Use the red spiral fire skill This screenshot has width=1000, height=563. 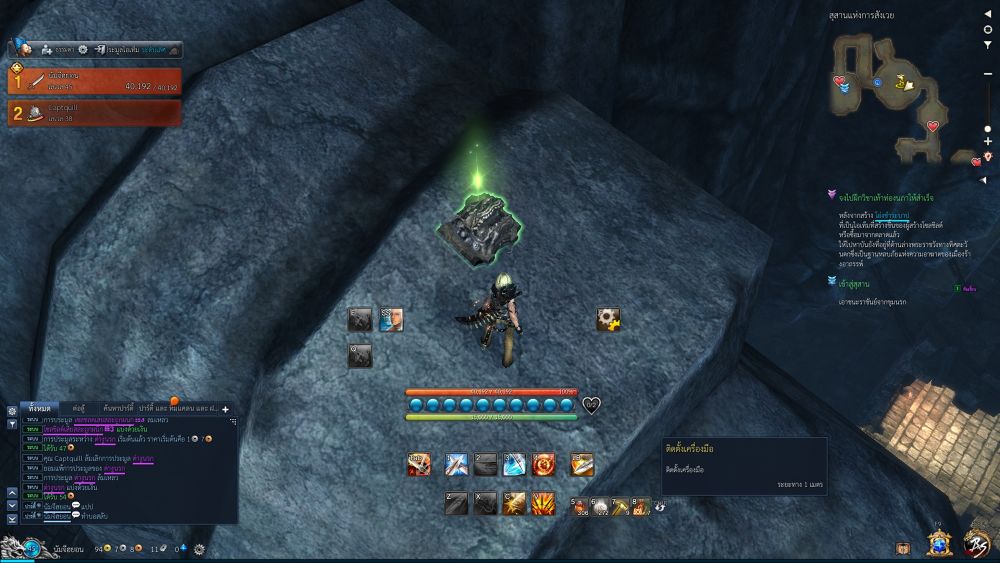[544, 464]
